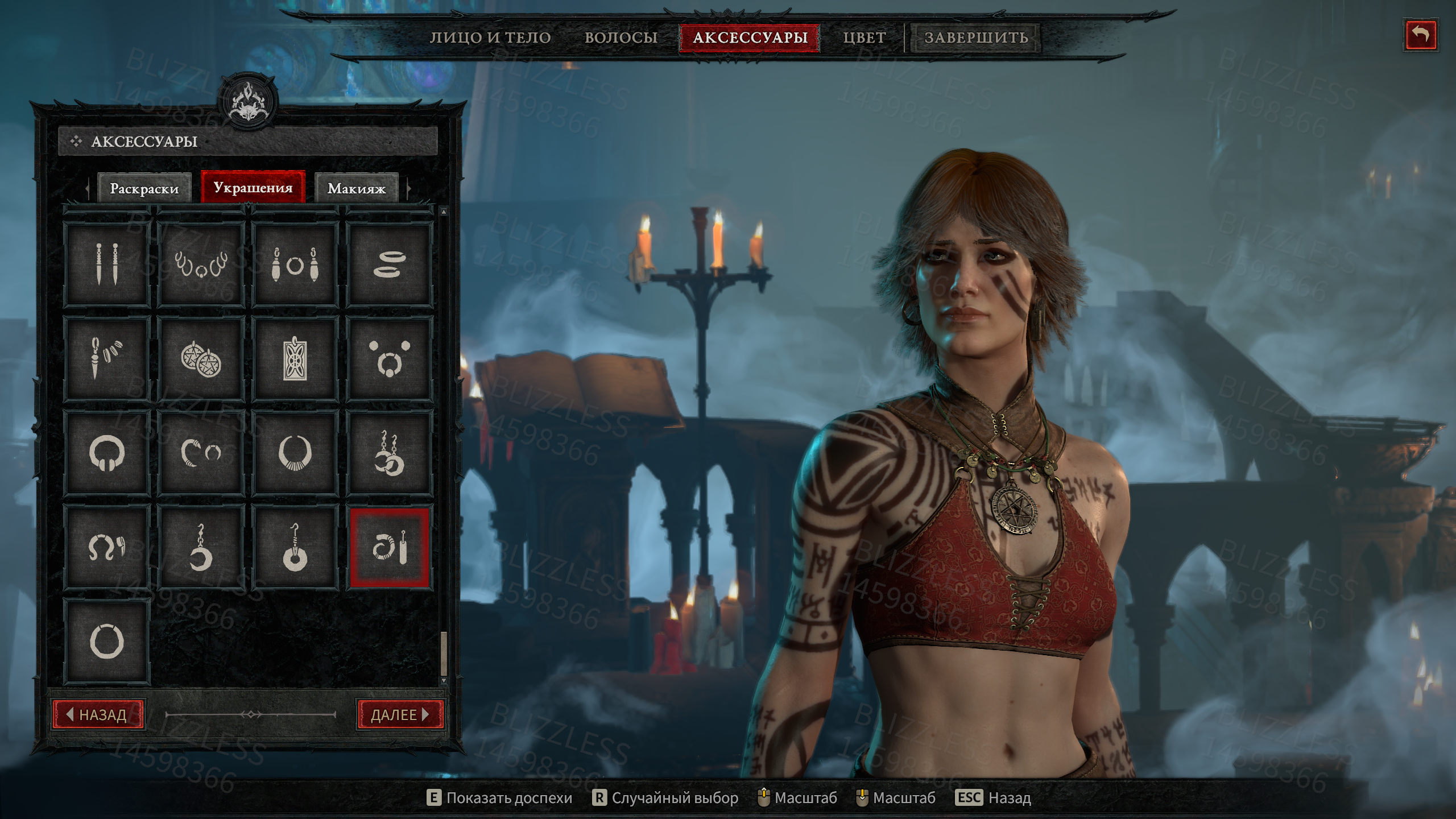Choose the disc earring on hook
Screen dimensions: 1456x819
(295, 548)
